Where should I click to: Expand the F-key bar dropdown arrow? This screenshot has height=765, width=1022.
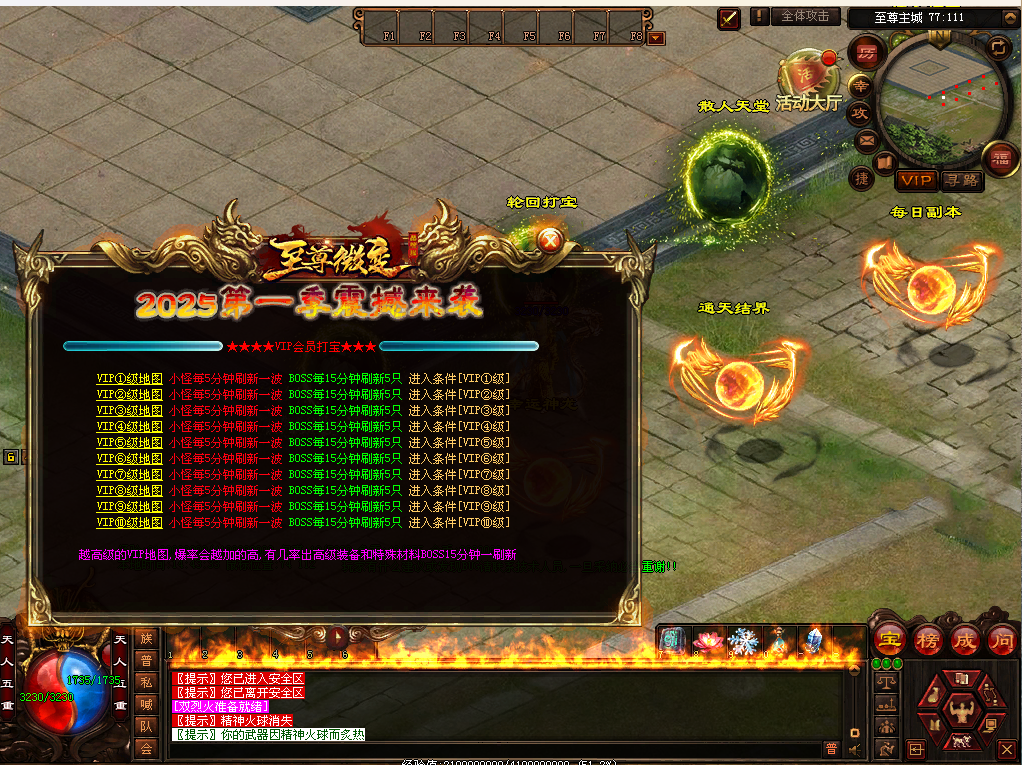coord(656,38)
